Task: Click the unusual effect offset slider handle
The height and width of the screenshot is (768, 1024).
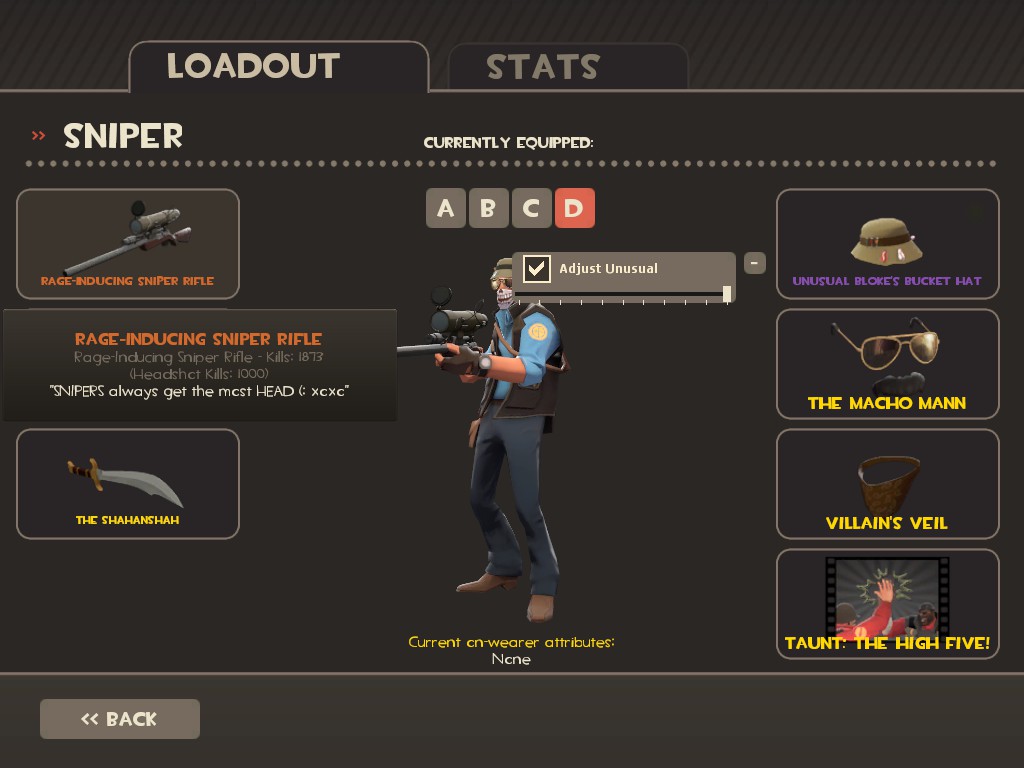Action: (x=727, y=293)
